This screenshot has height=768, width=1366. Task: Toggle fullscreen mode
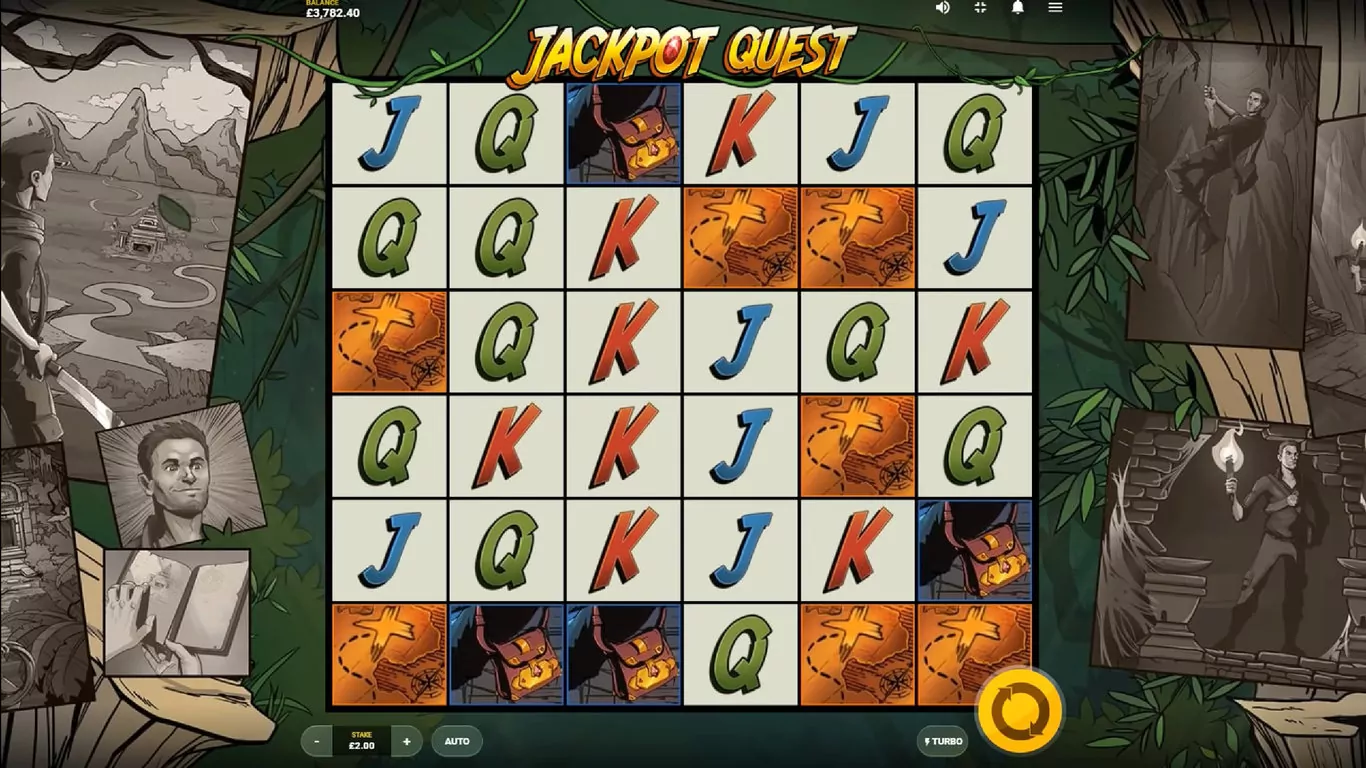click(980, 8)
